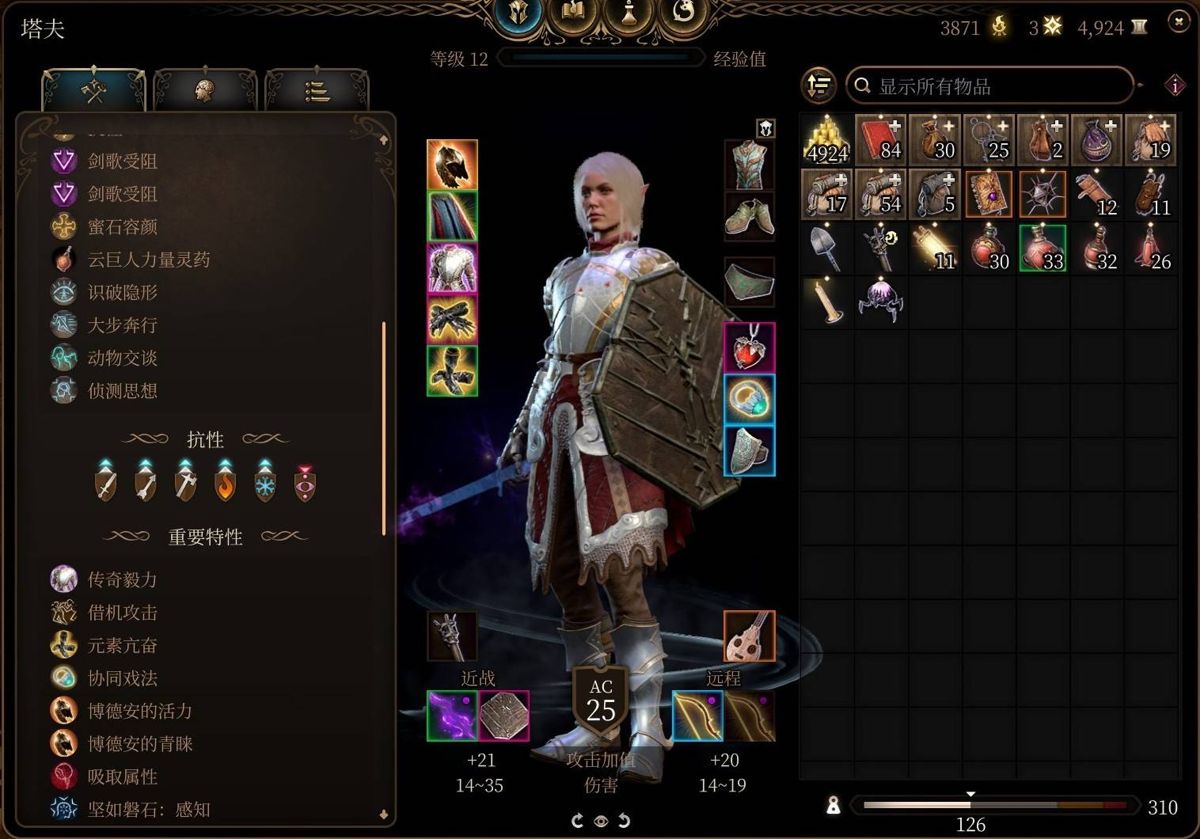Screen dimensions: 1200x839
Task: Select the 动物交谈 condition entry
Action: [122, 358]
